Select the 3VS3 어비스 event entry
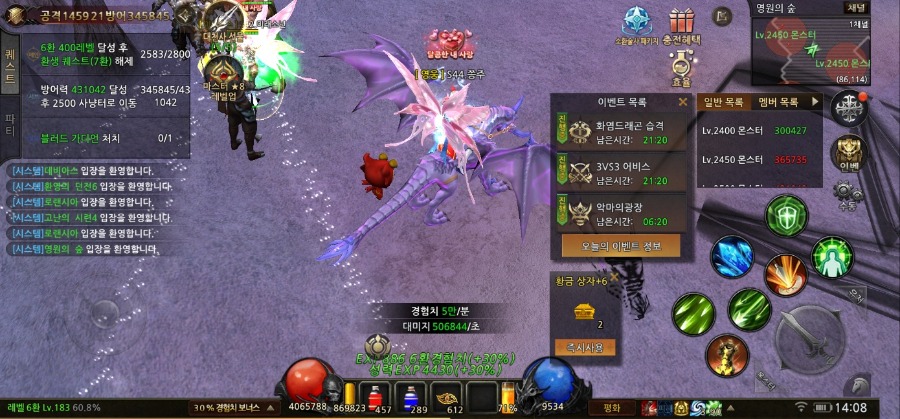 620,172
